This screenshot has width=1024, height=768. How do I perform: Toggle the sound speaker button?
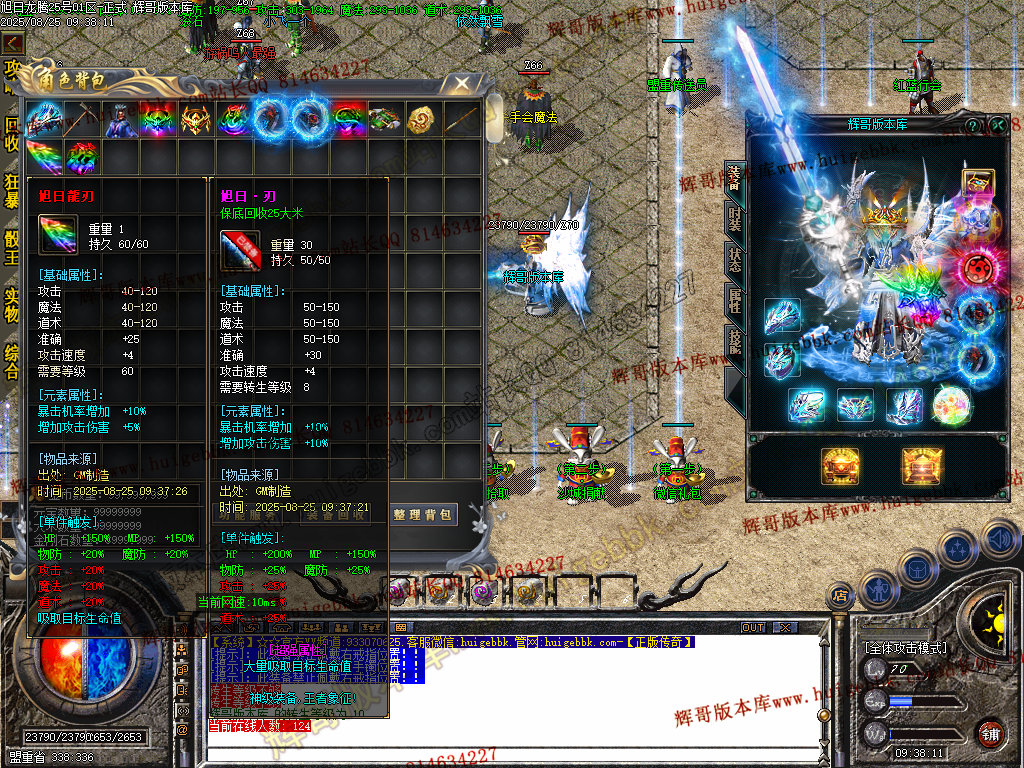click(1001, 540)
